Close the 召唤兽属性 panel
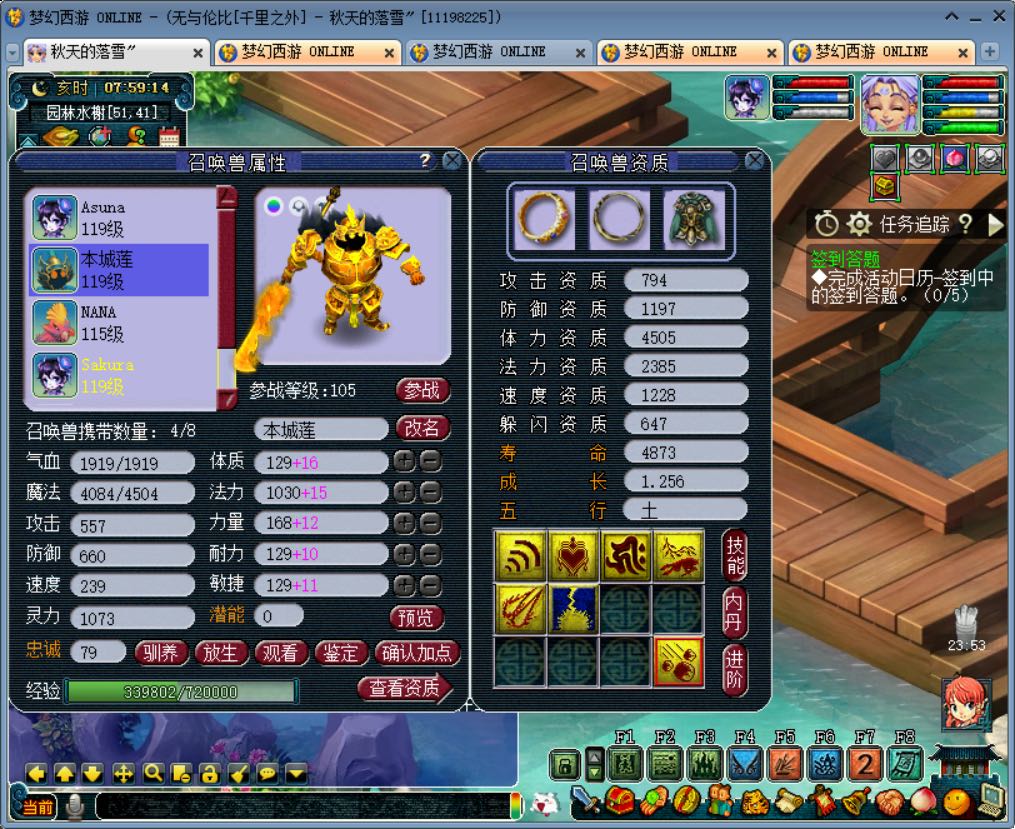 [452, 161]
